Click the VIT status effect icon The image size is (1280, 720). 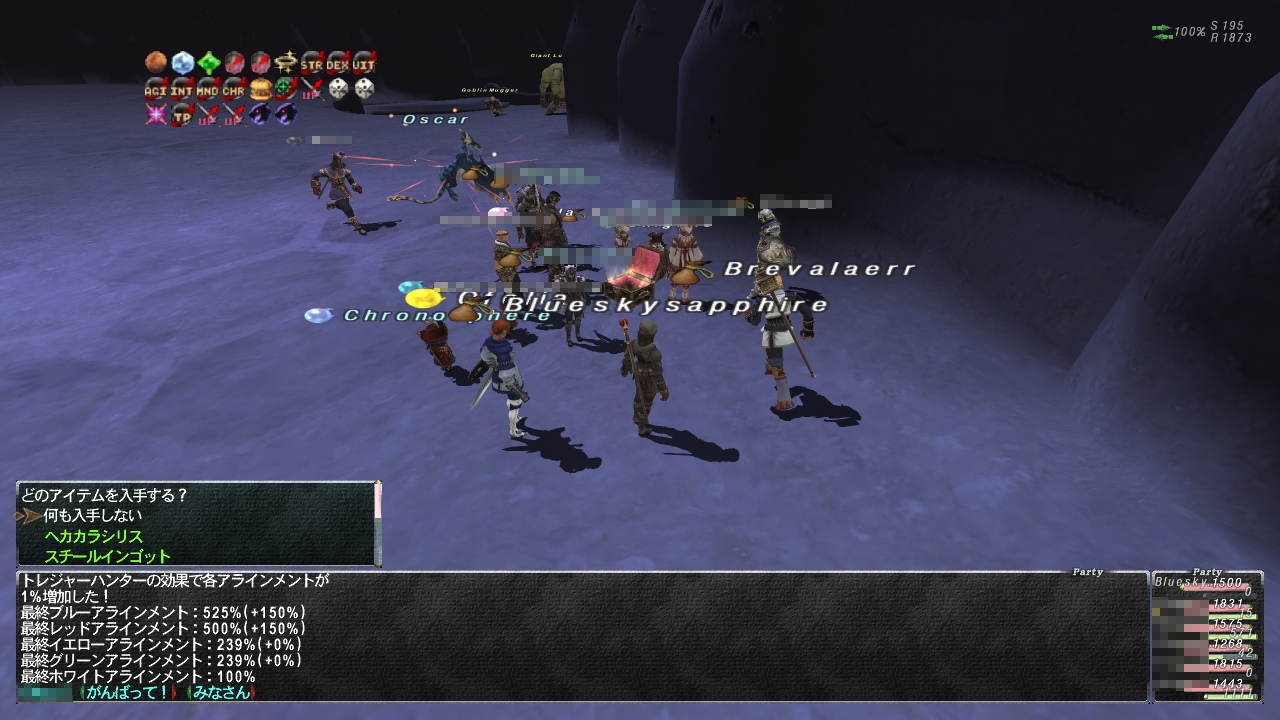click(x=364, y=62)
